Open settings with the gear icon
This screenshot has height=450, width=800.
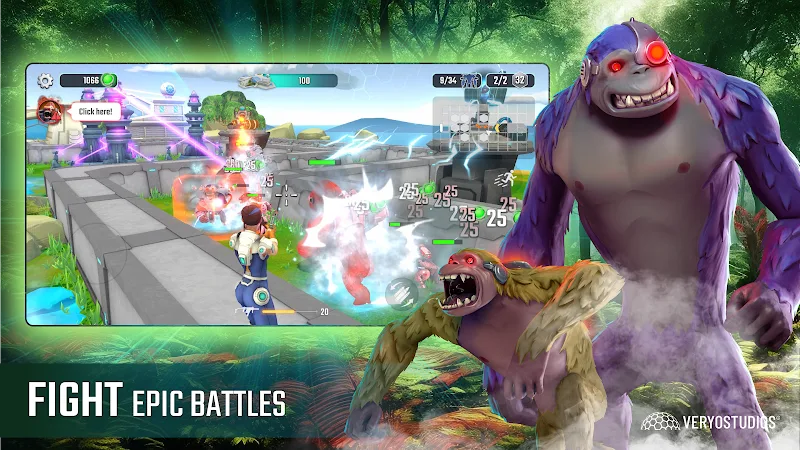point(45,80)
